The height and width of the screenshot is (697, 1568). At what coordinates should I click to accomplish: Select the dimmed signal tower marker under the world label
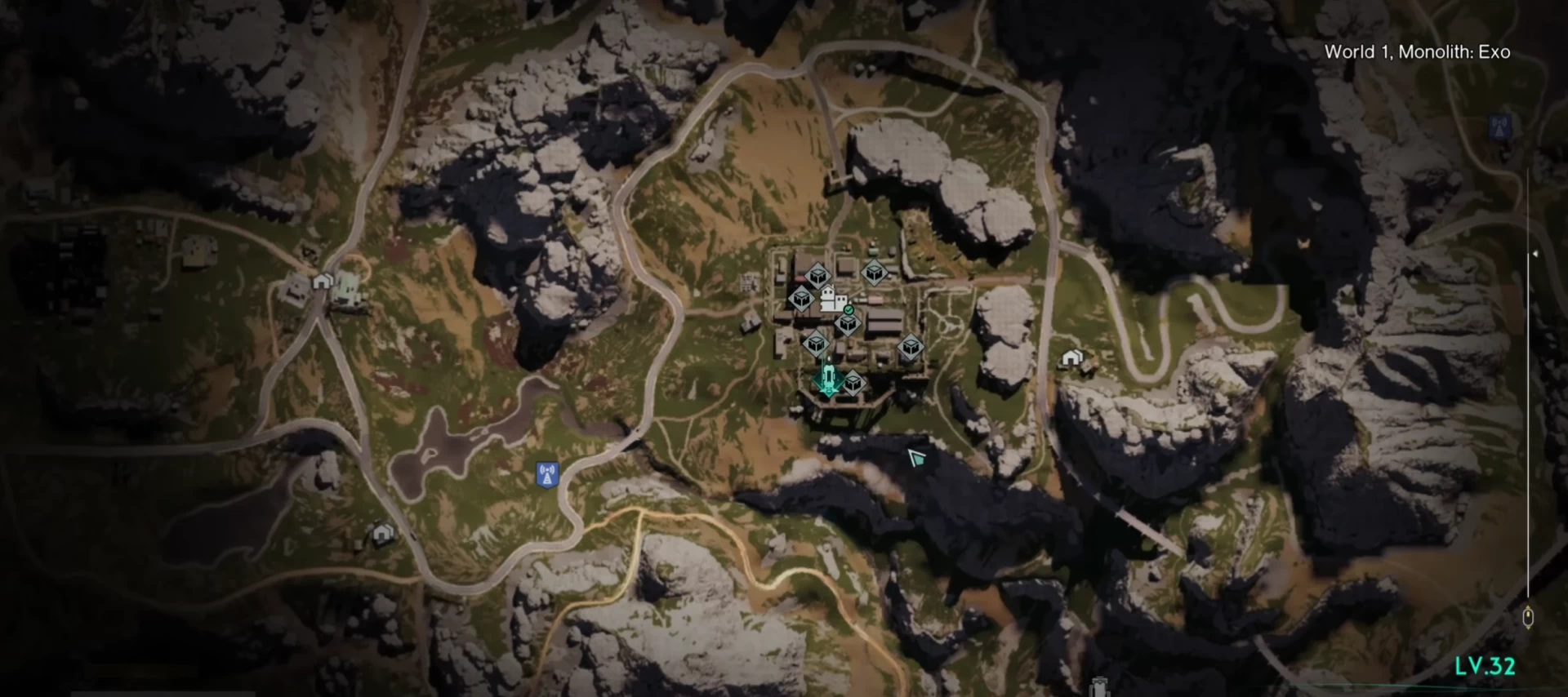1499,127
